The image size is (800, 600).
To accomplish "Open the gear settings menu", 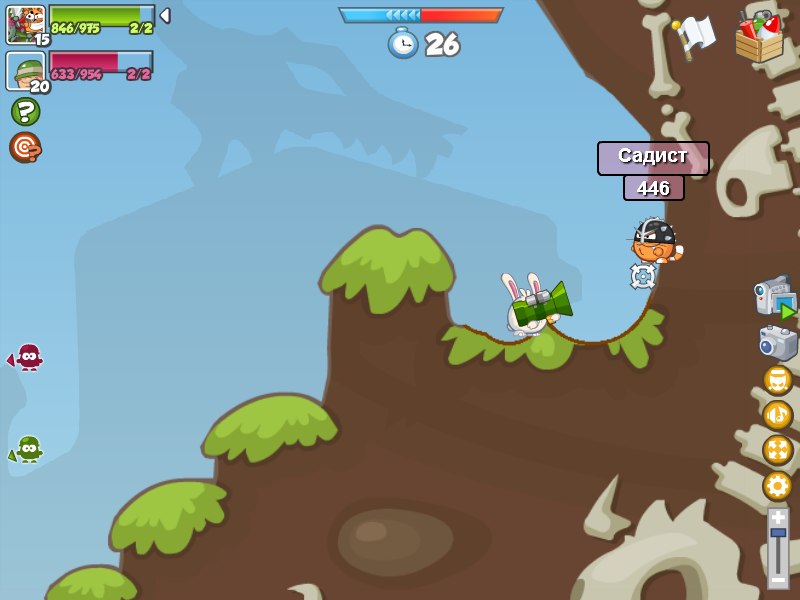I will [x=777, y=486].
